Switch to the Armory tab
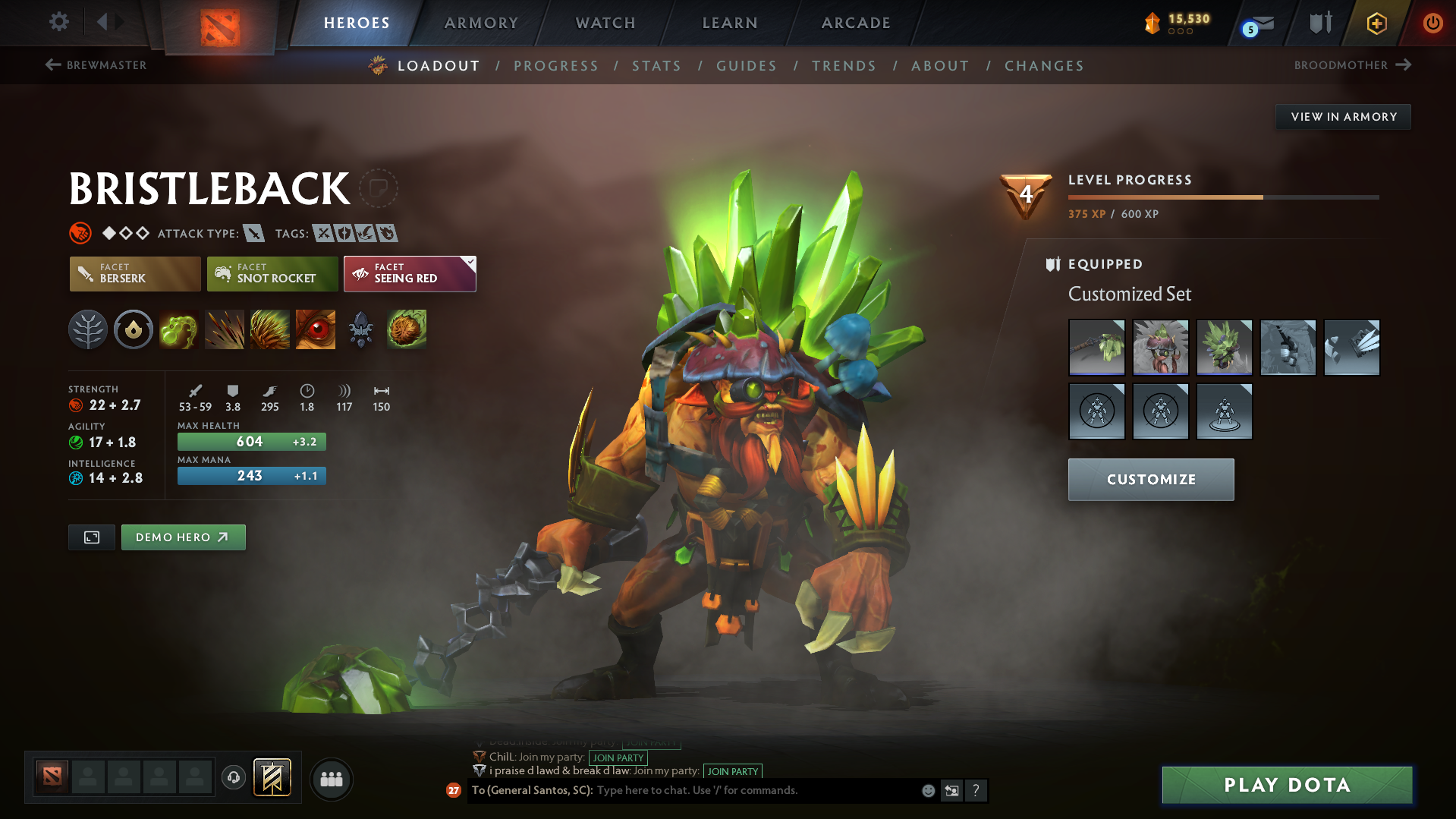Screen dimensions: 1456x819 (x=481, y=23)
